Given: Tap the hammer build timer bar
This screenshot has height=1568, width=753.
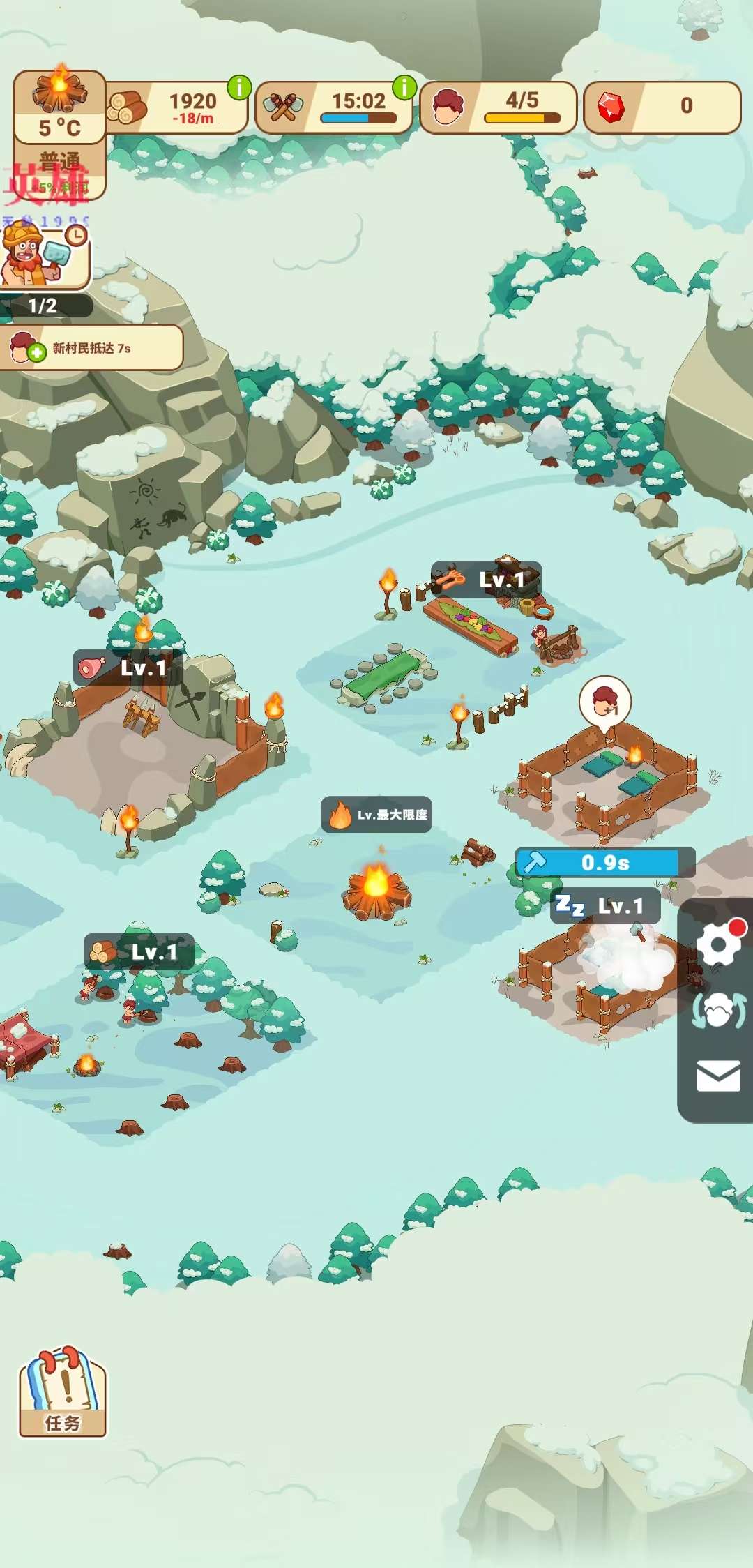Looking at the screenshot, I should click(604, 863).
